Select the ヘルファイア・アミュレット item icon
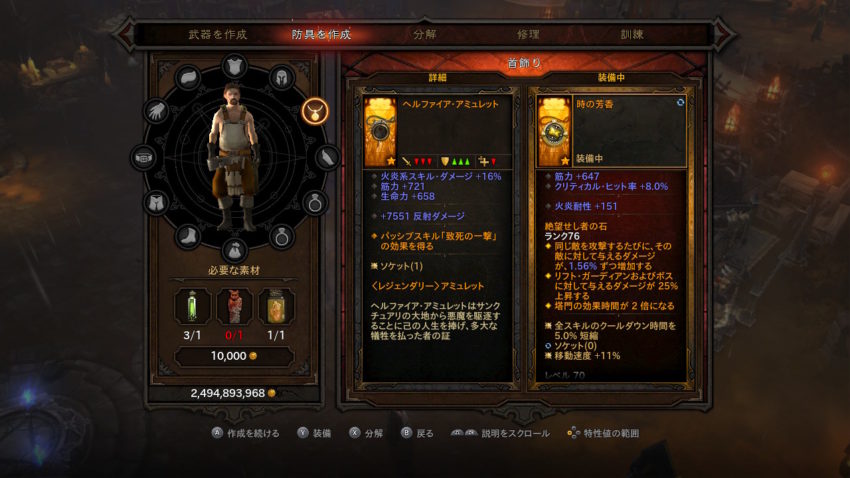Screen dimensions: 850x478 380,130
